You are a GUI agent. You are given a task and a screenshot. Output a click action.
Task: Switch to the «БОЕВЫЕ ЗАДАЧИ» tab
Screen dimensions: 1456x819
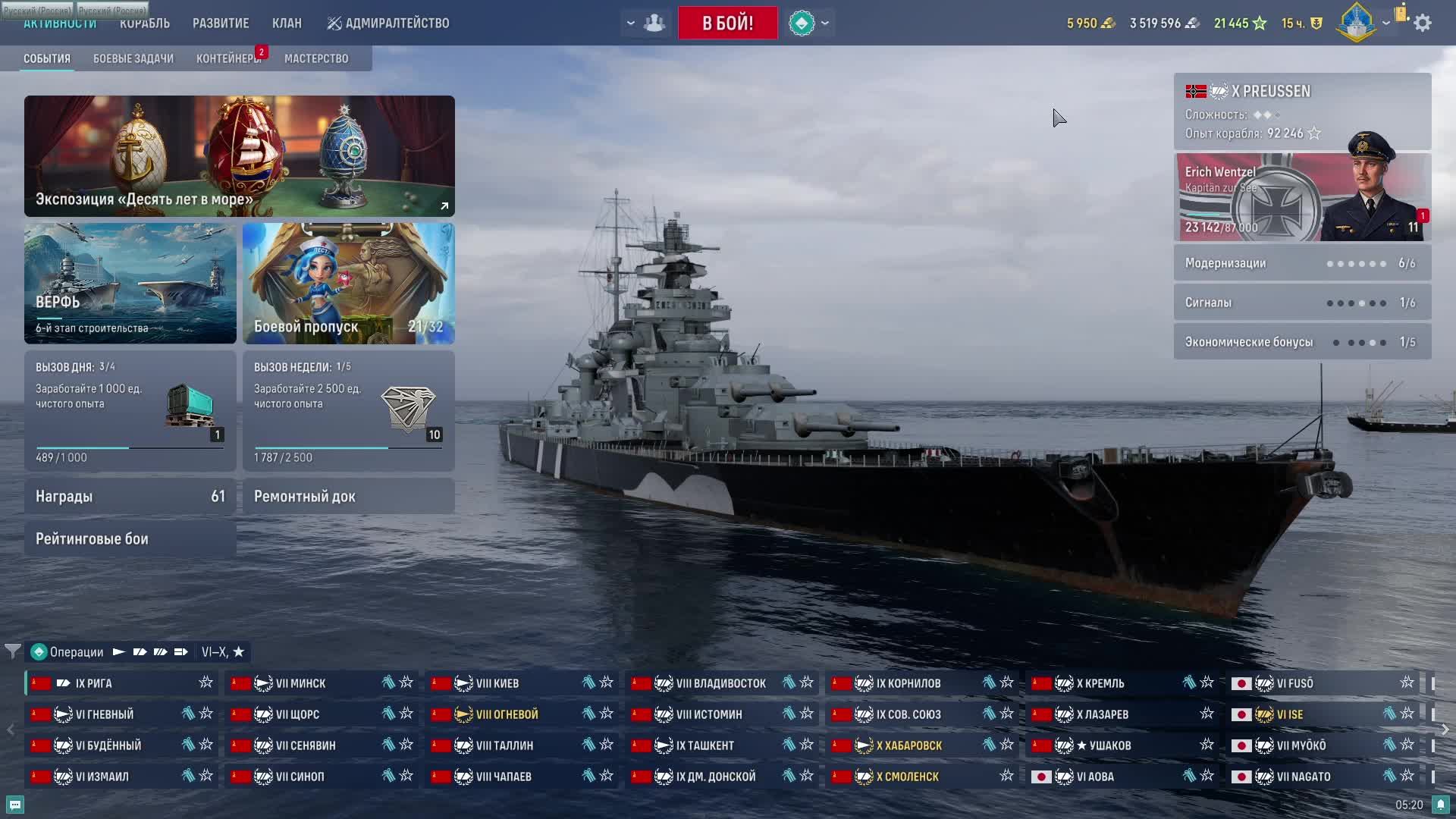click(133, 58)
